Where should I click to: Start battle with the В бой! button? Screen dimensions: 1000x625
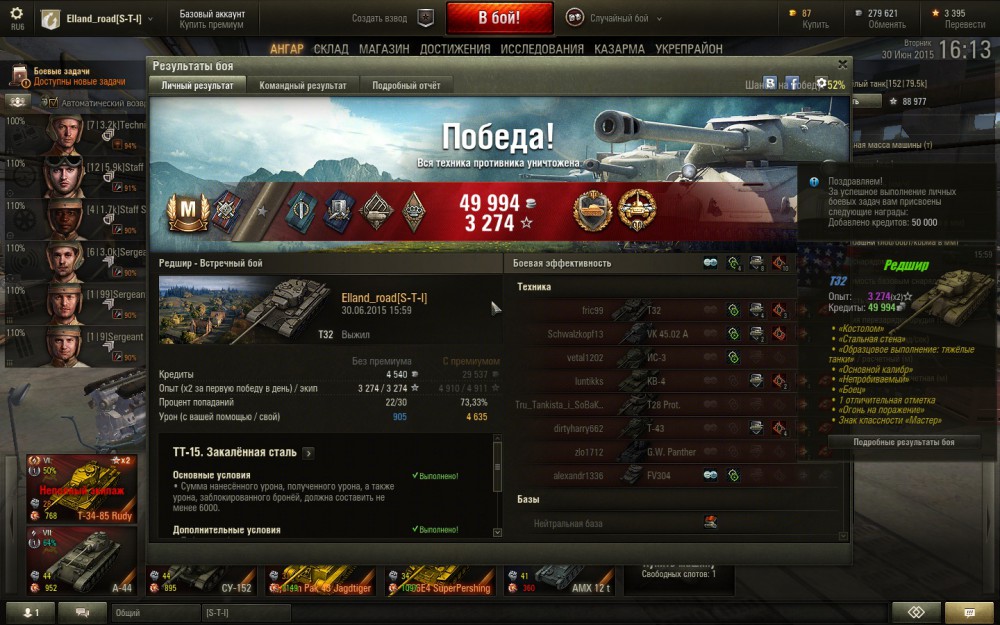pyautogui.click(x=499, y=18)
